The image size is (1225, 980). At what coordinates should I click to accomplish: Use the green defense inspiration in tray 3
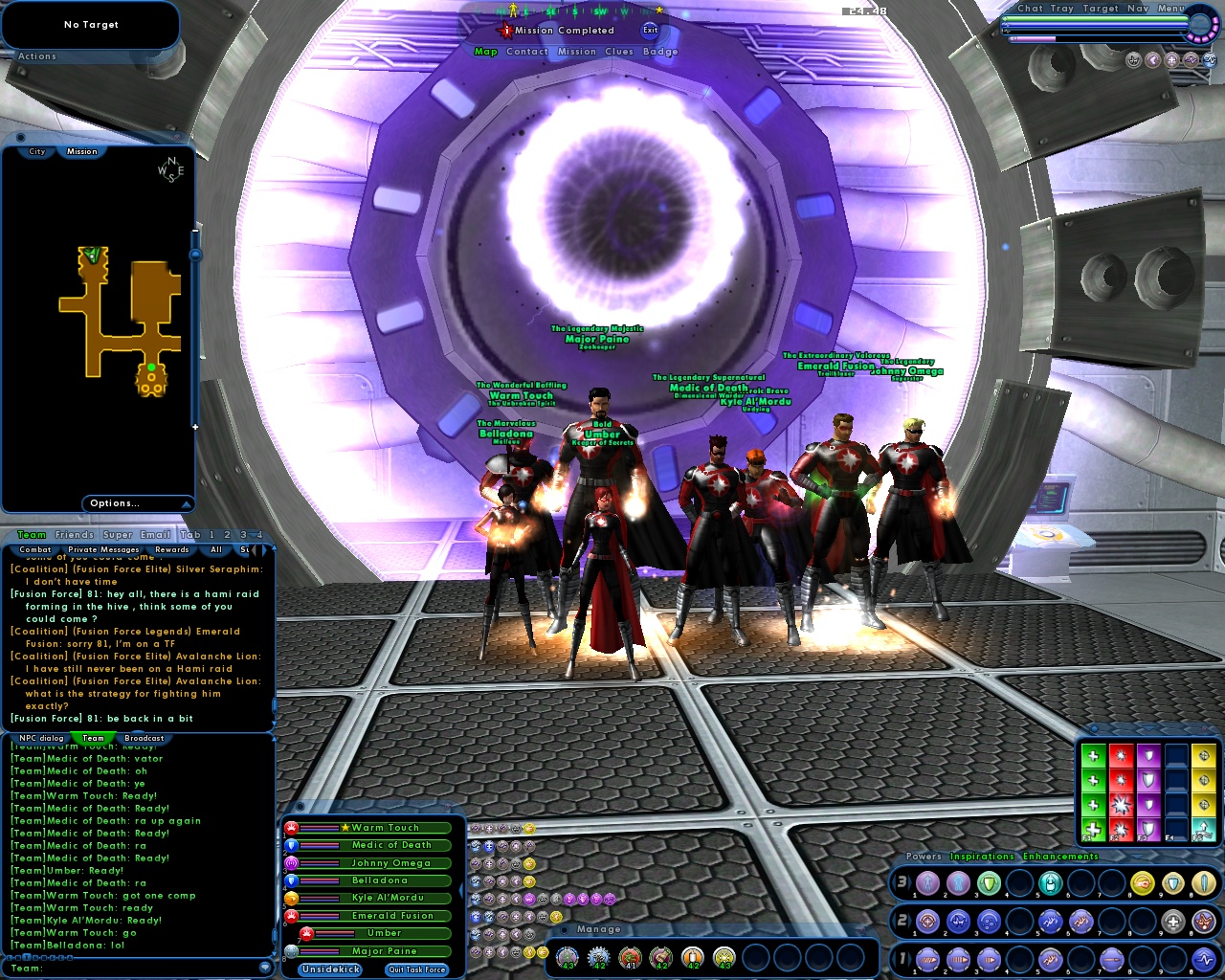tap(991, 882)
